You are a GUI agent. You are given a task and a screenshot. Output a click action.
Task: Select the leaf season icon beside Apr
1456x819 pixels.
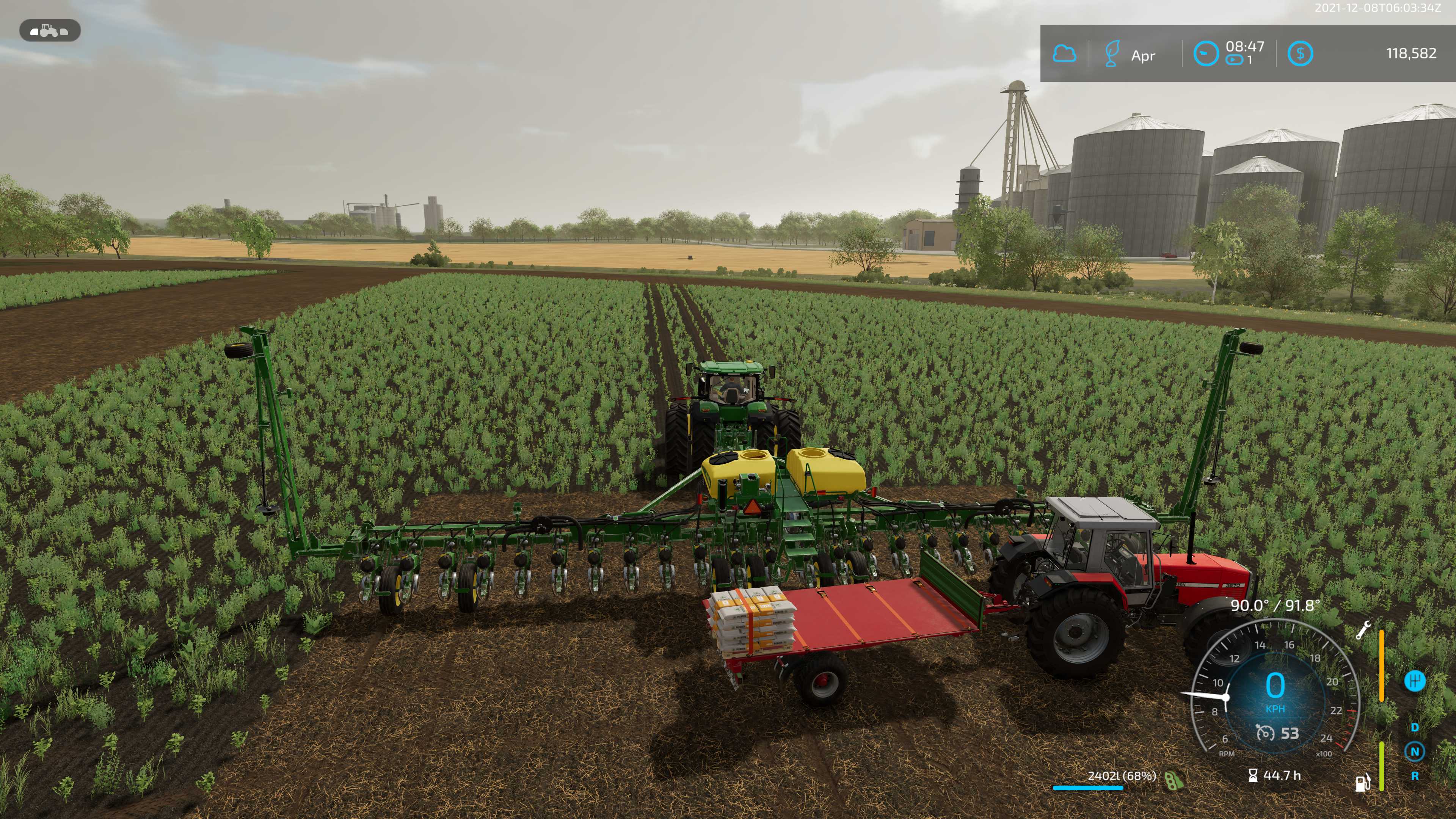coord(1111,54)
